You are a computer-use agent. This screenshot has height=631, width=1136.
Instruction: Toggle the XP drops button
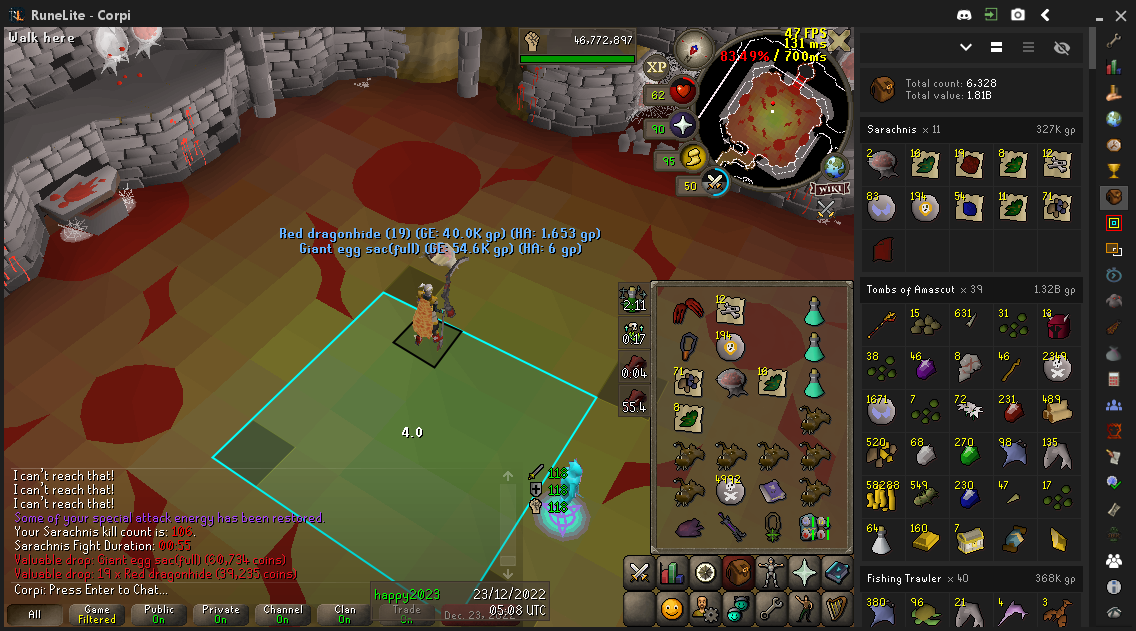point(656,66)
